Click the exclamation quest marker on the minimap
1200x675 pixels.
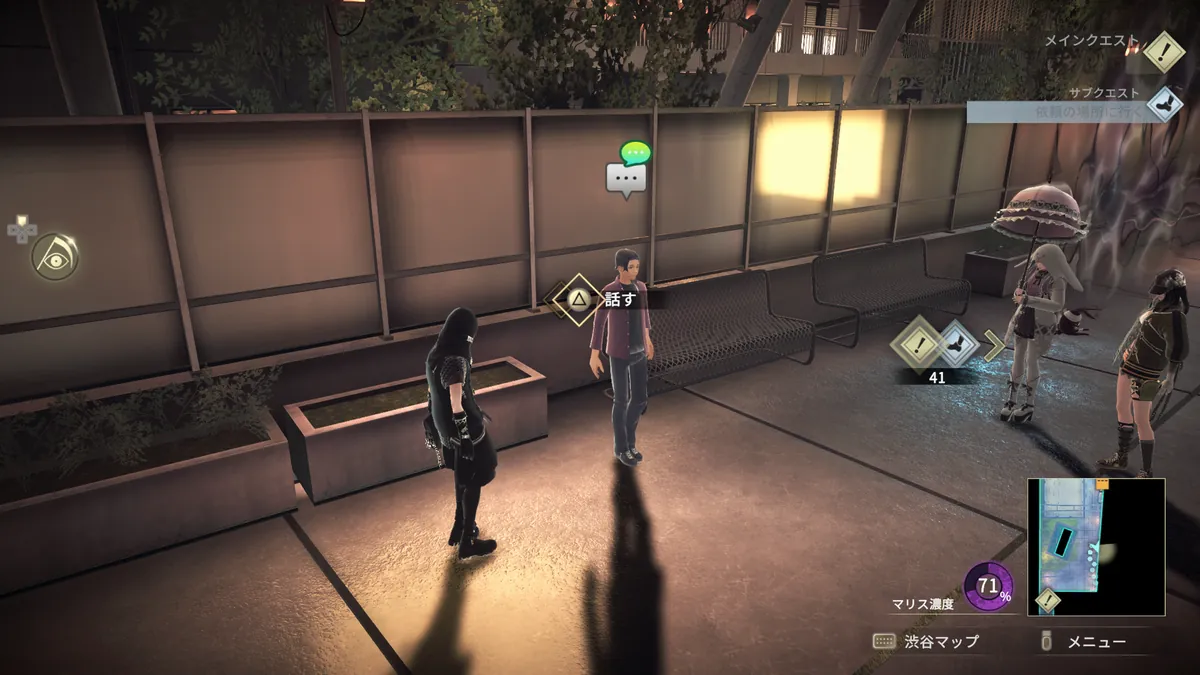coord(1047,601)
